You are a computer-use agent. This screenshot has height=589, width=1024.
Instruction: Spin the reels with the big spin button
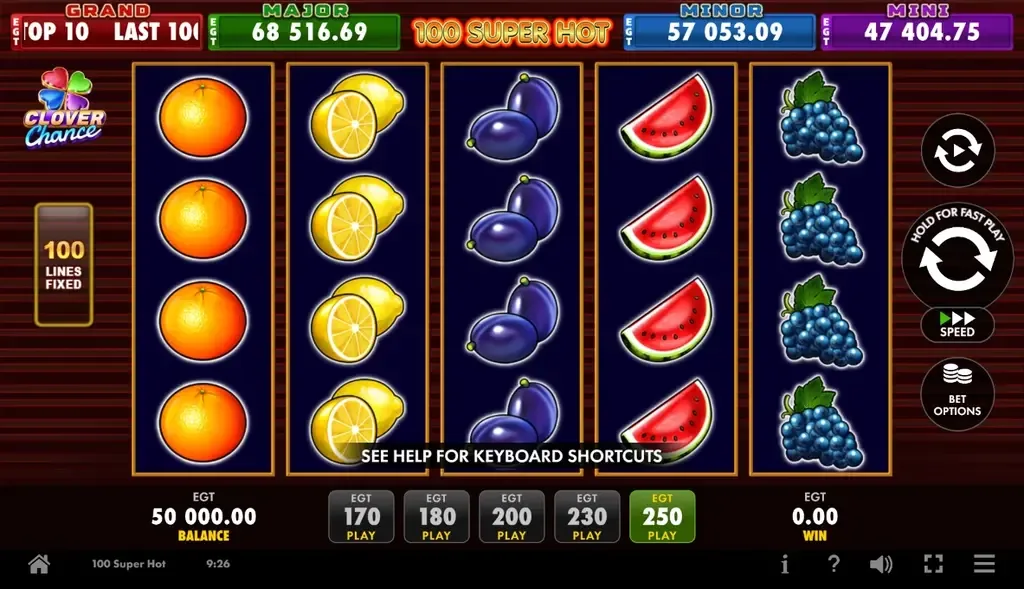[957, 259]
